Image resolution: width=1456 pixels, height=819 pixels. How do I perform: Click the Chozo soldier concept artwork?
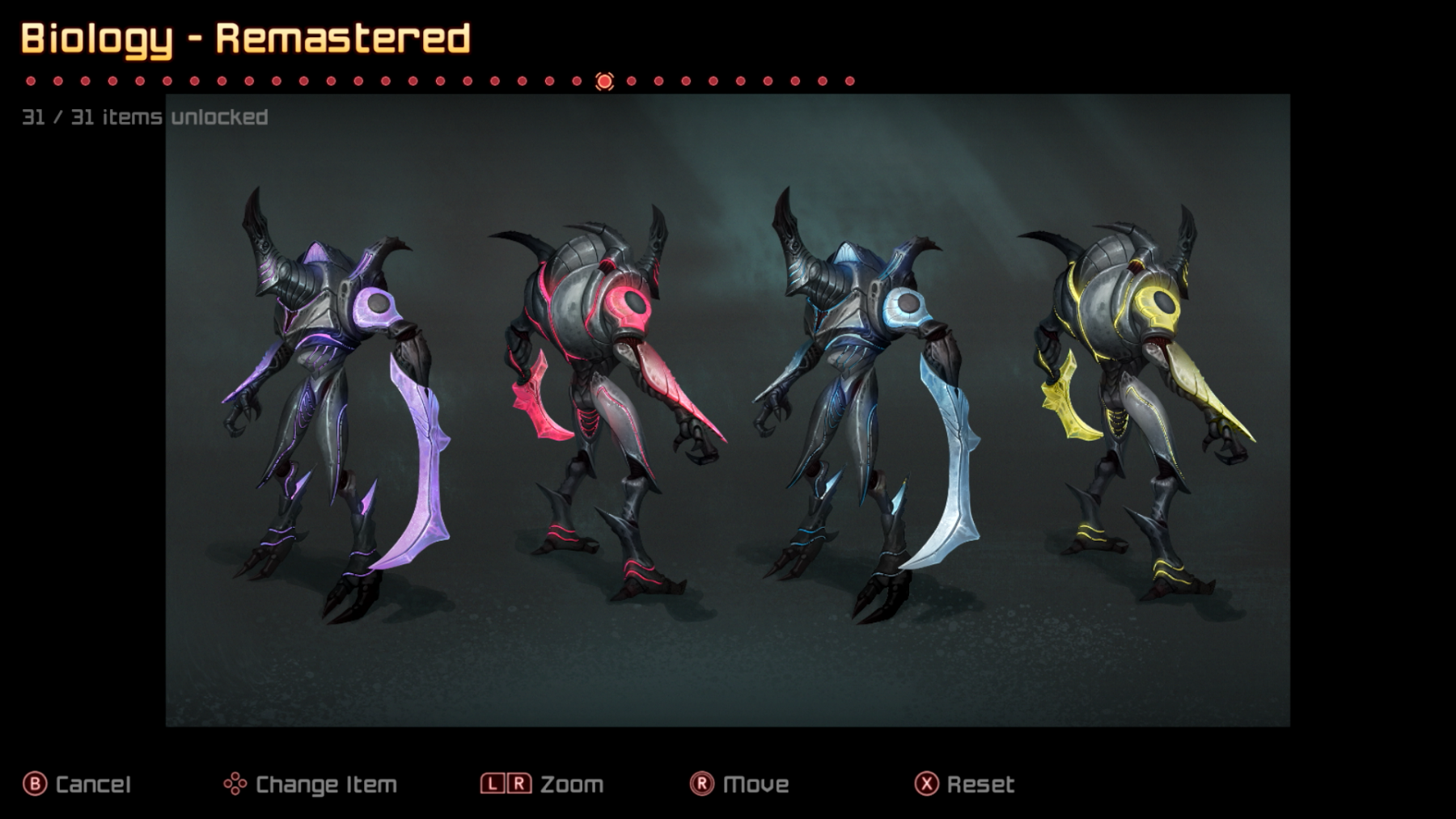point(727,410)
